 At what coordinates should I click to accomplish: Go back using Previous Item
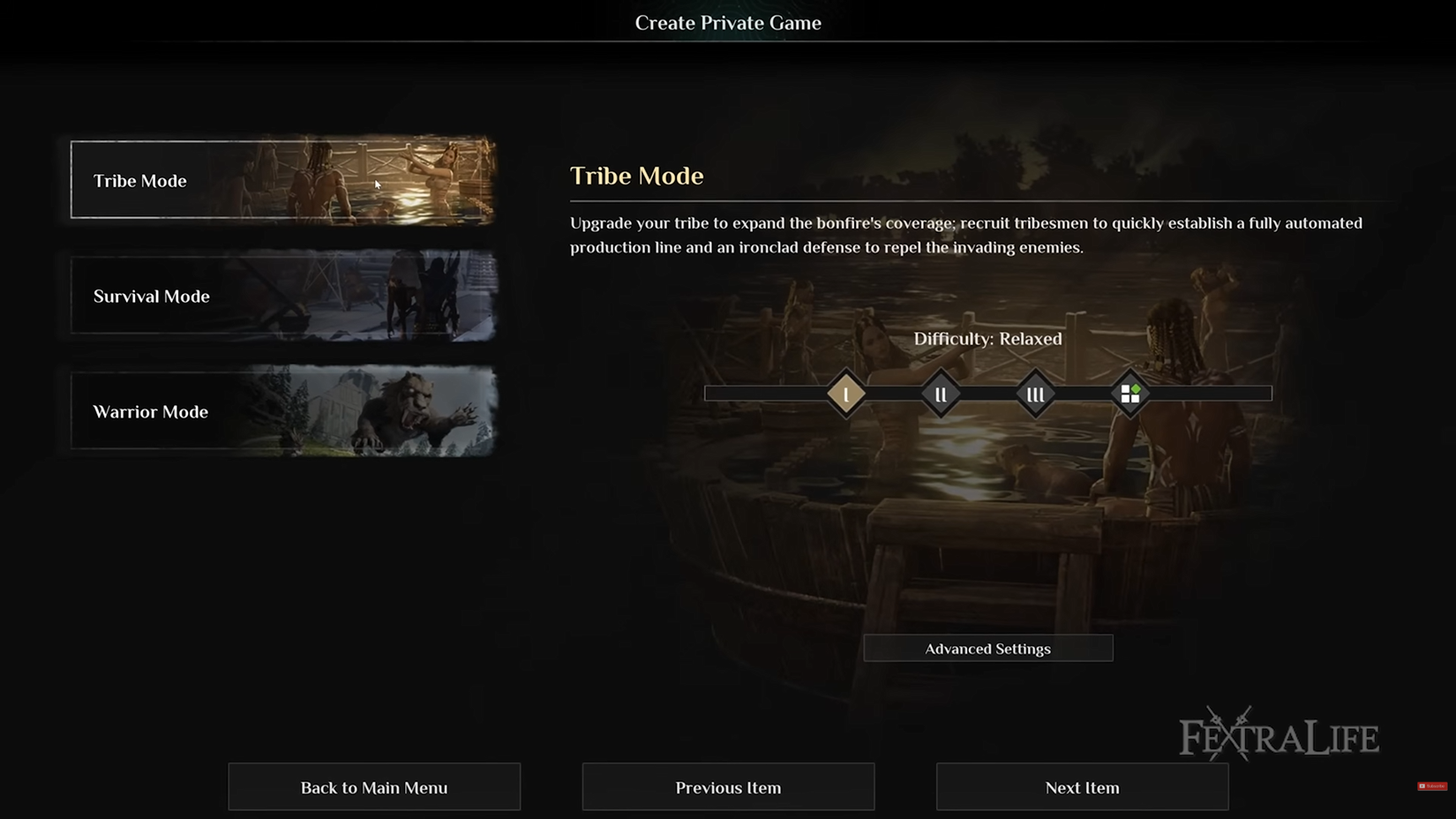tap(727, 786)
